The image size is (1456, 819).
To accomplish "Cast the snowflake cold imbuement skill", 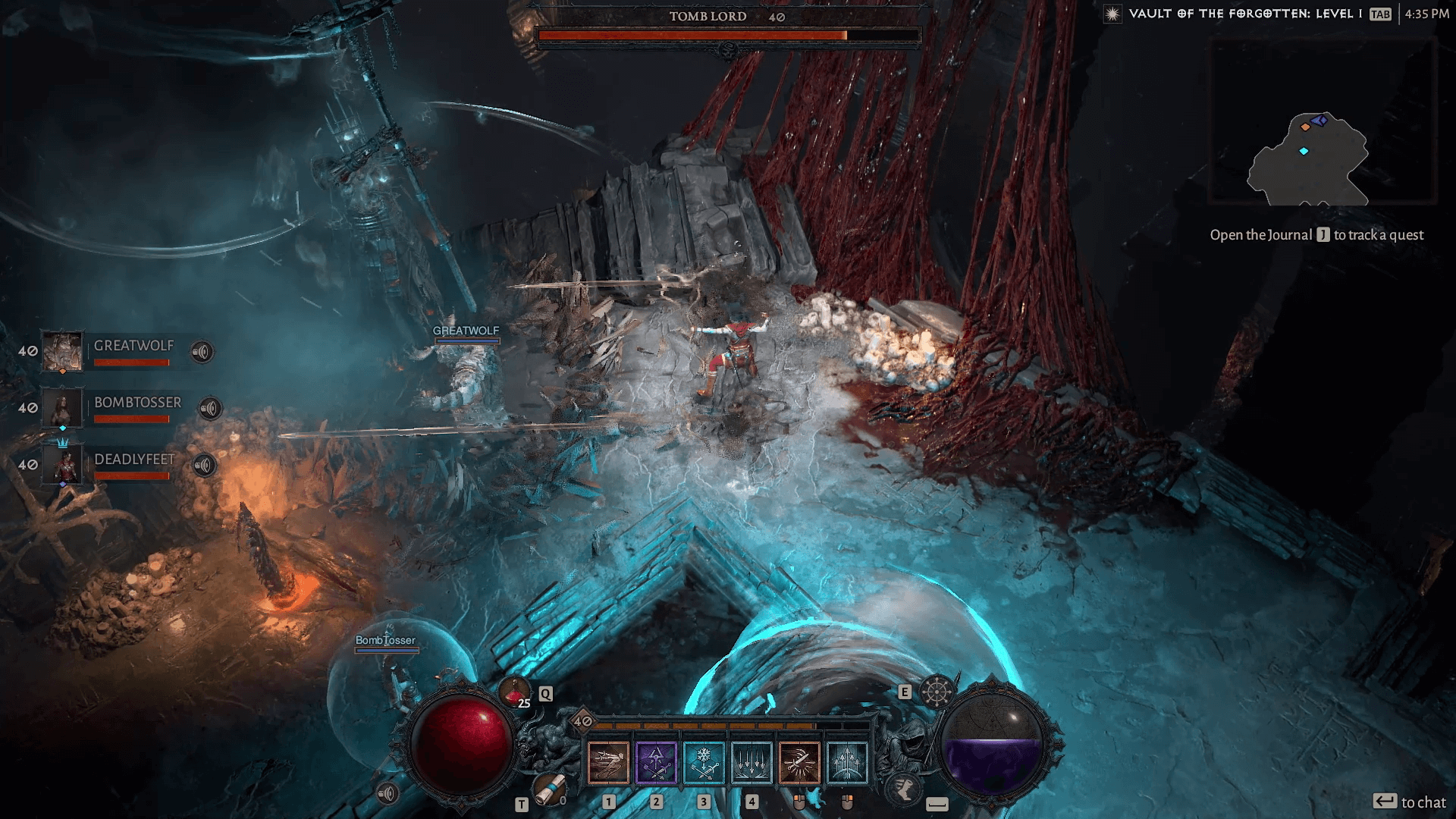I will click(704, 762).
